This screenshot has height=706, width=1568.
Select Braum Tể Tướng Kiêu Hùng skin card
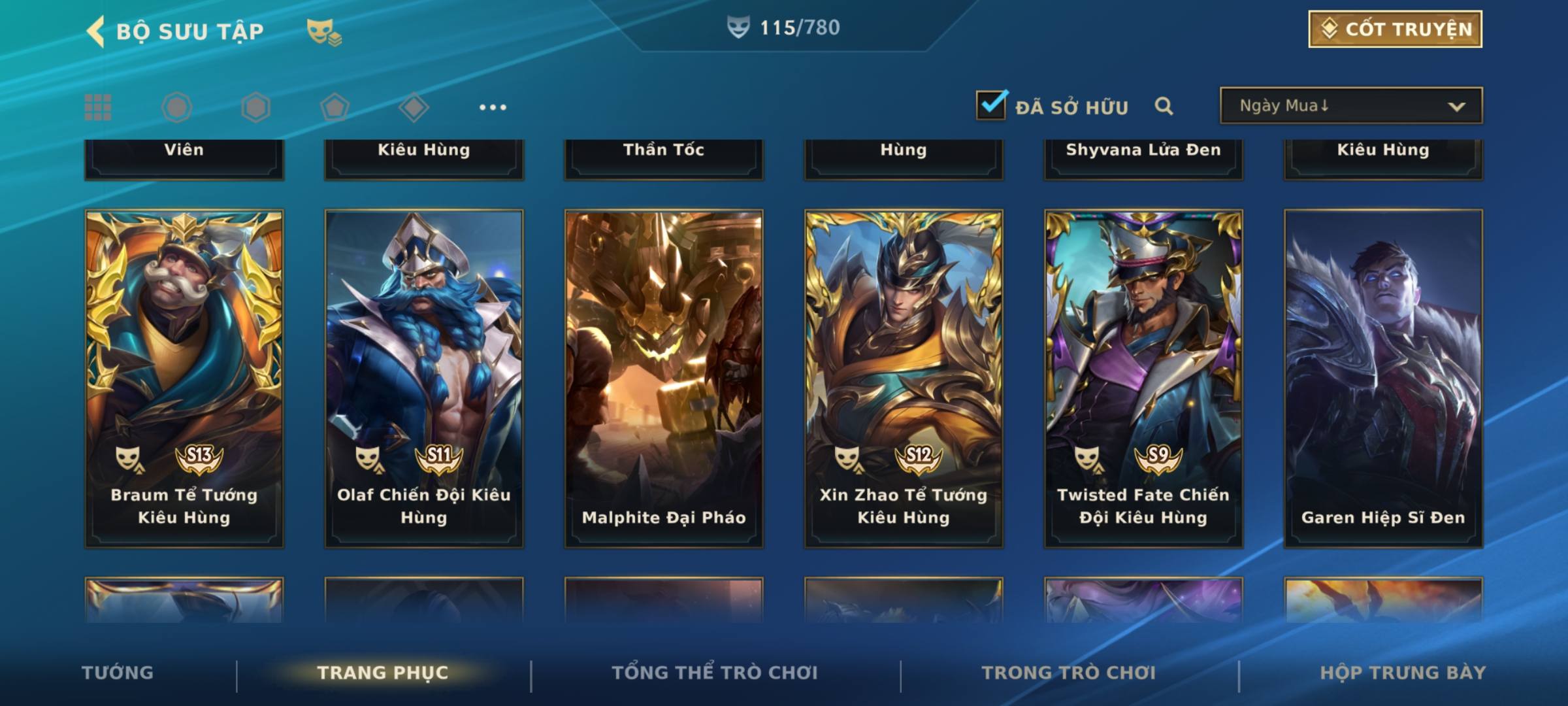click(184, 378)
